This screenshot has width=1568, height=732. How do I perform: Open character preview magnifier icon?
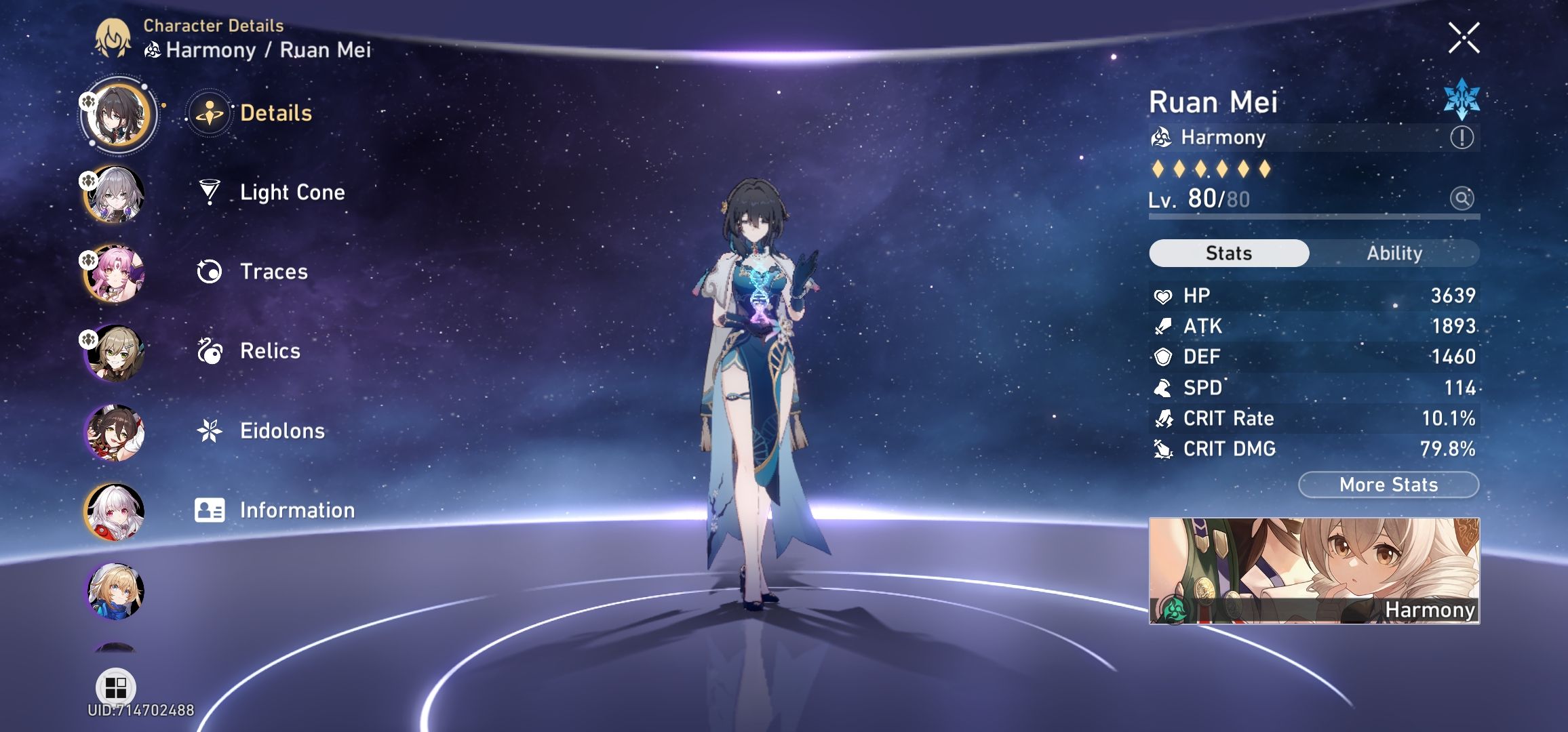click(1462, 199)
